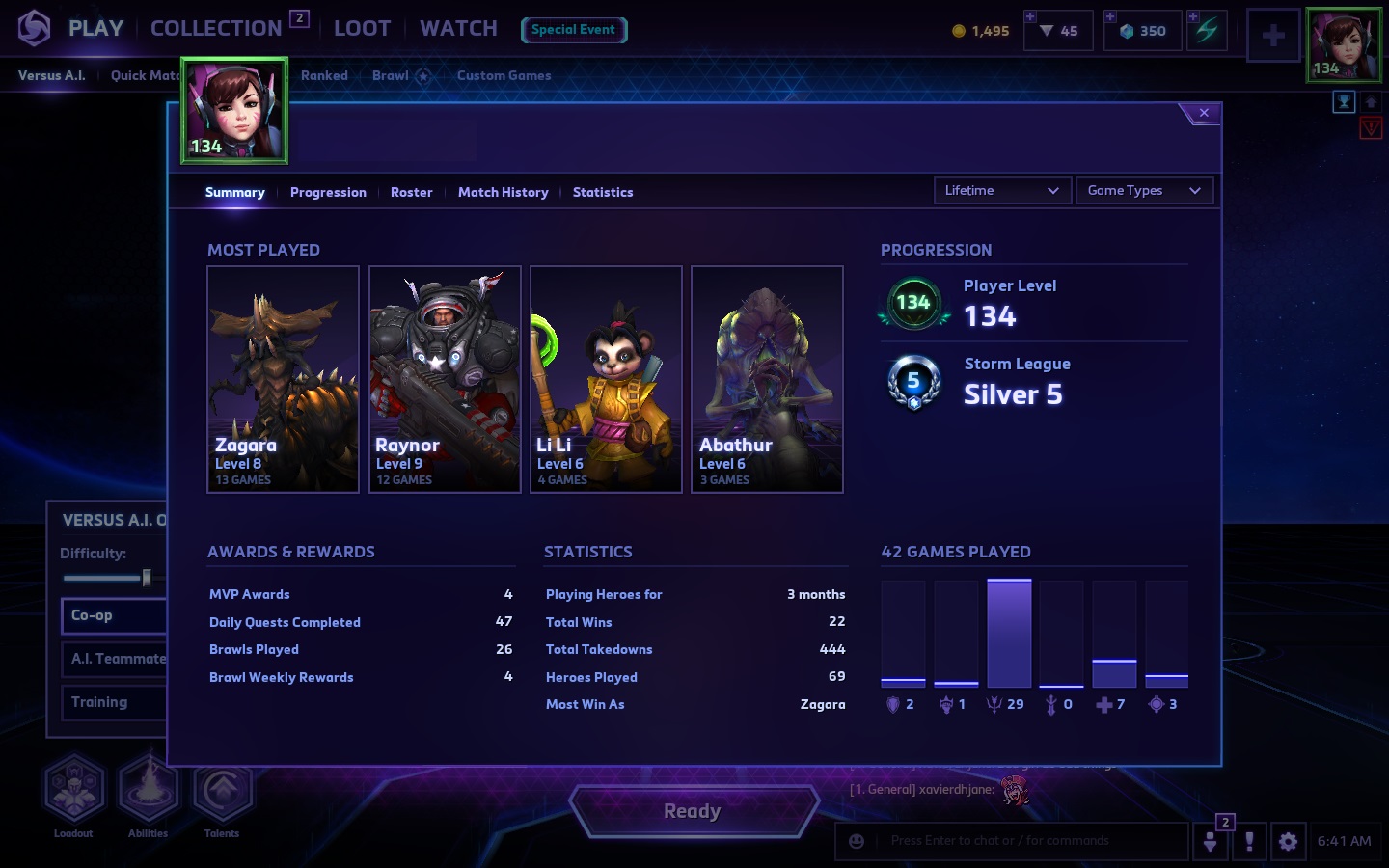Switch to the Progression tab
1389x868 pixels.
(x=328, y=192)
